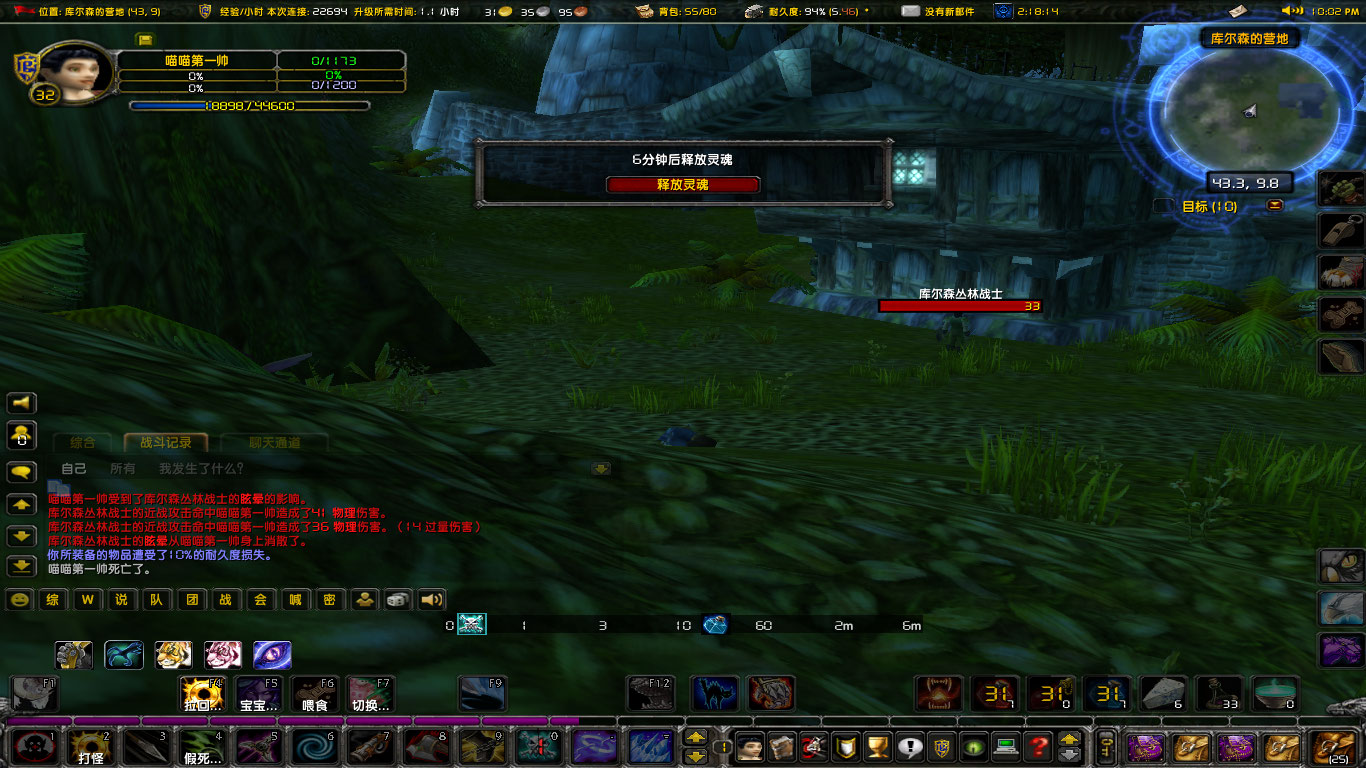The width and height of the screenshot is (1366, 768).
Task: Open the 25-slot backpack at bottom right
Action: tap(1334, 747)
